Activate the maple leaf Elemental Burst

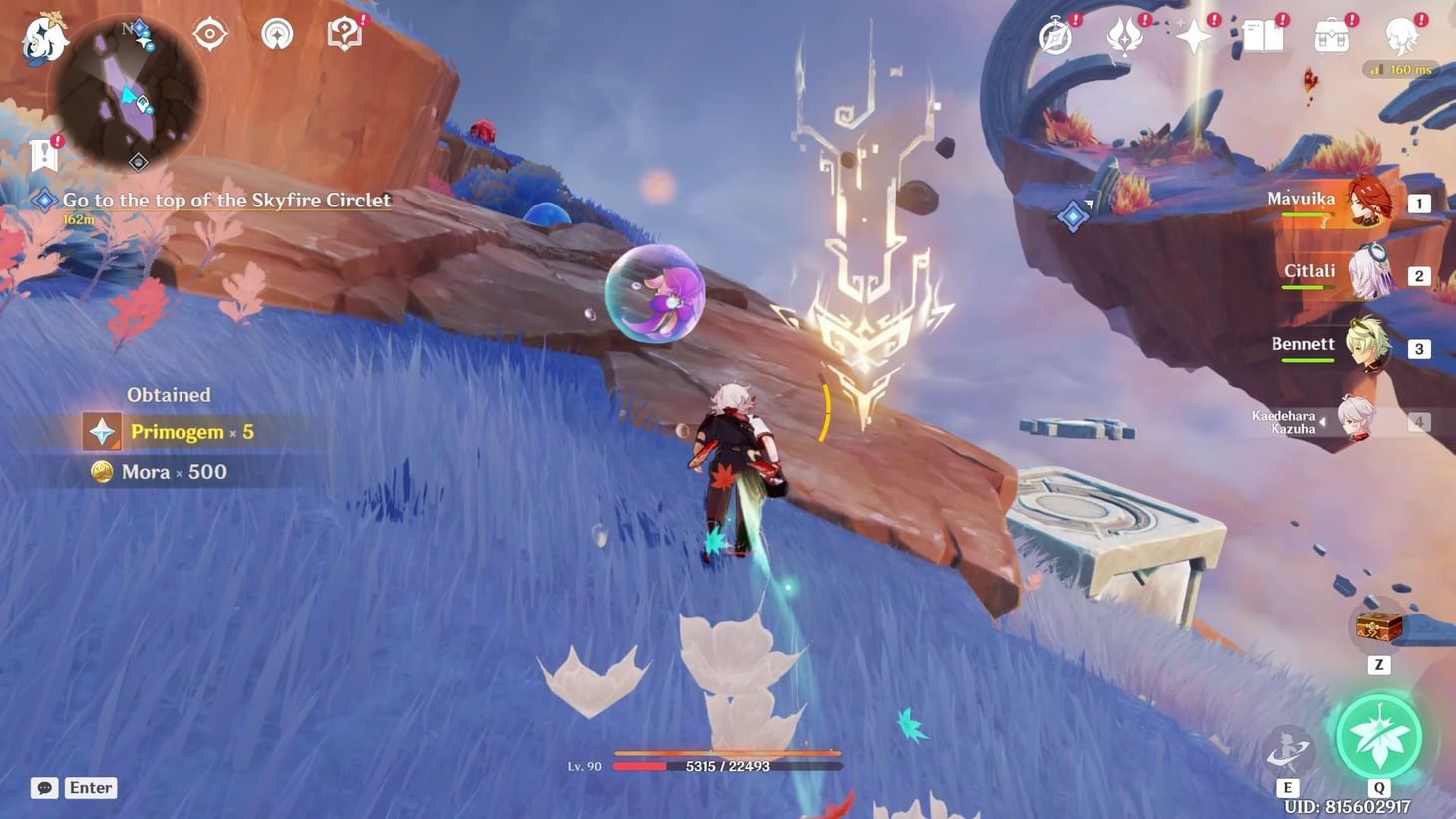coord(1380,736)
